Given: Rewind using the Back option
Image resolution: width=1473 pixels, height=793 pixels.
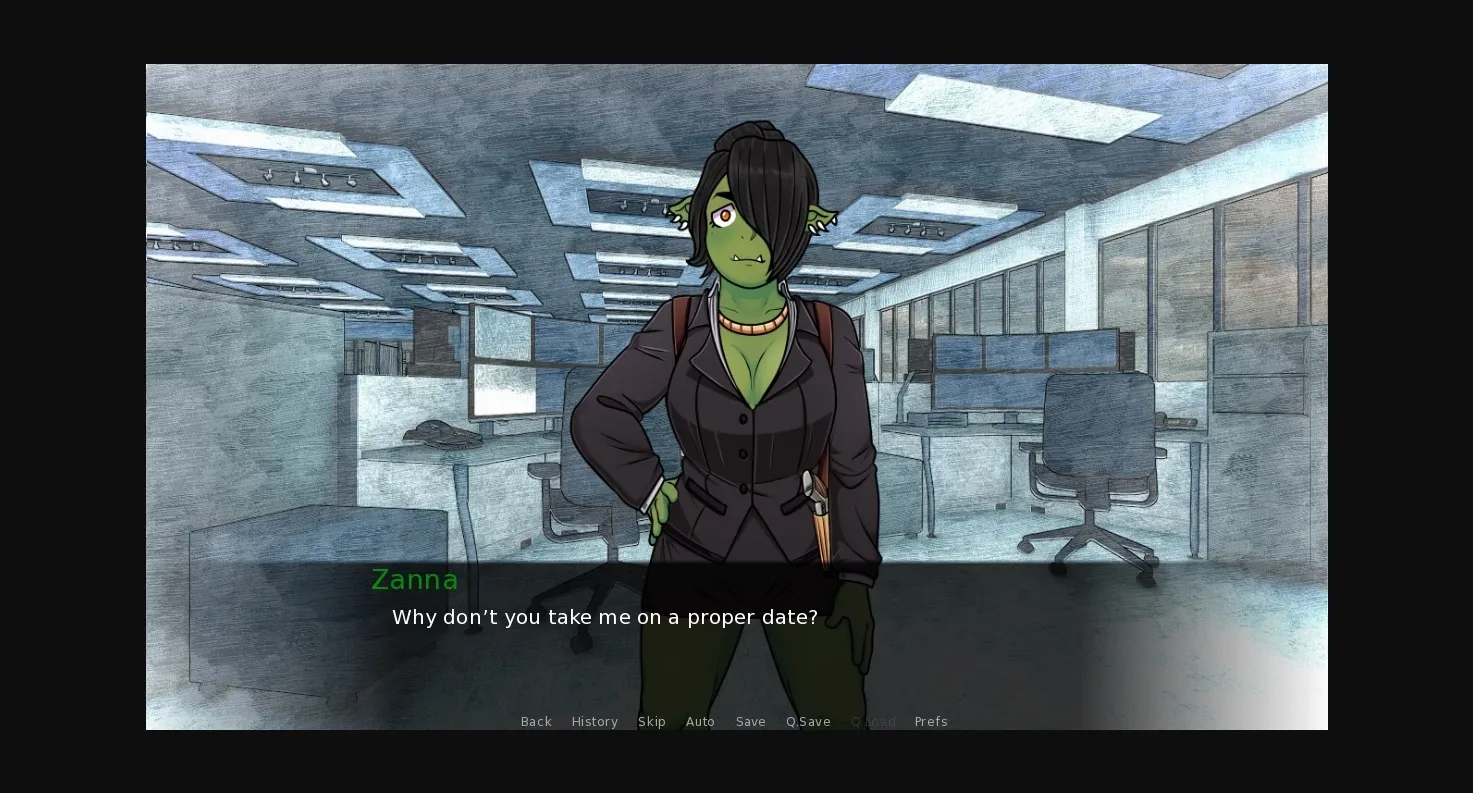Looking at the screenshot, I should [536, 721].
